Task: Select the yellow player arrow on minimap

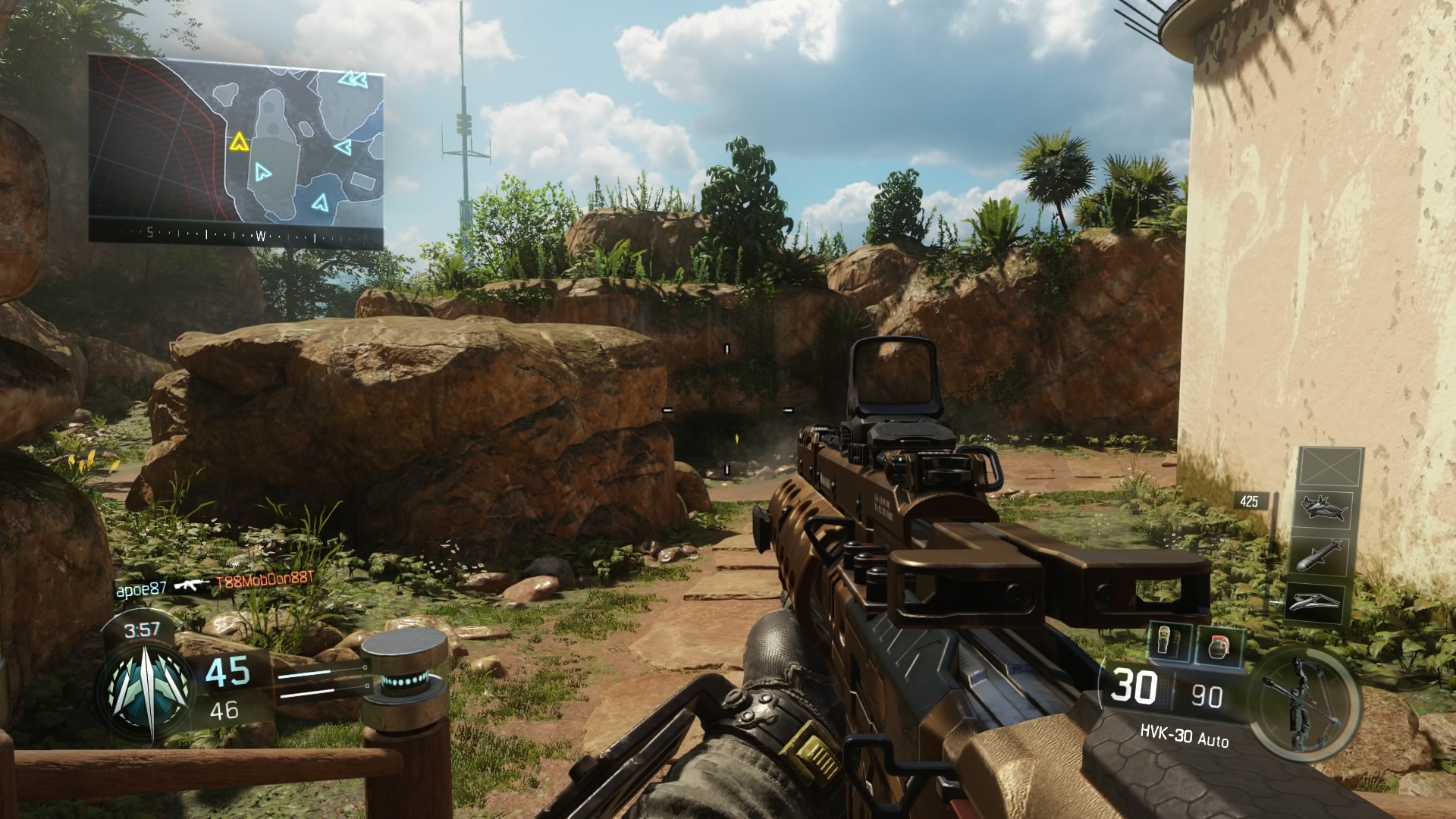Action: pos(239,142)
